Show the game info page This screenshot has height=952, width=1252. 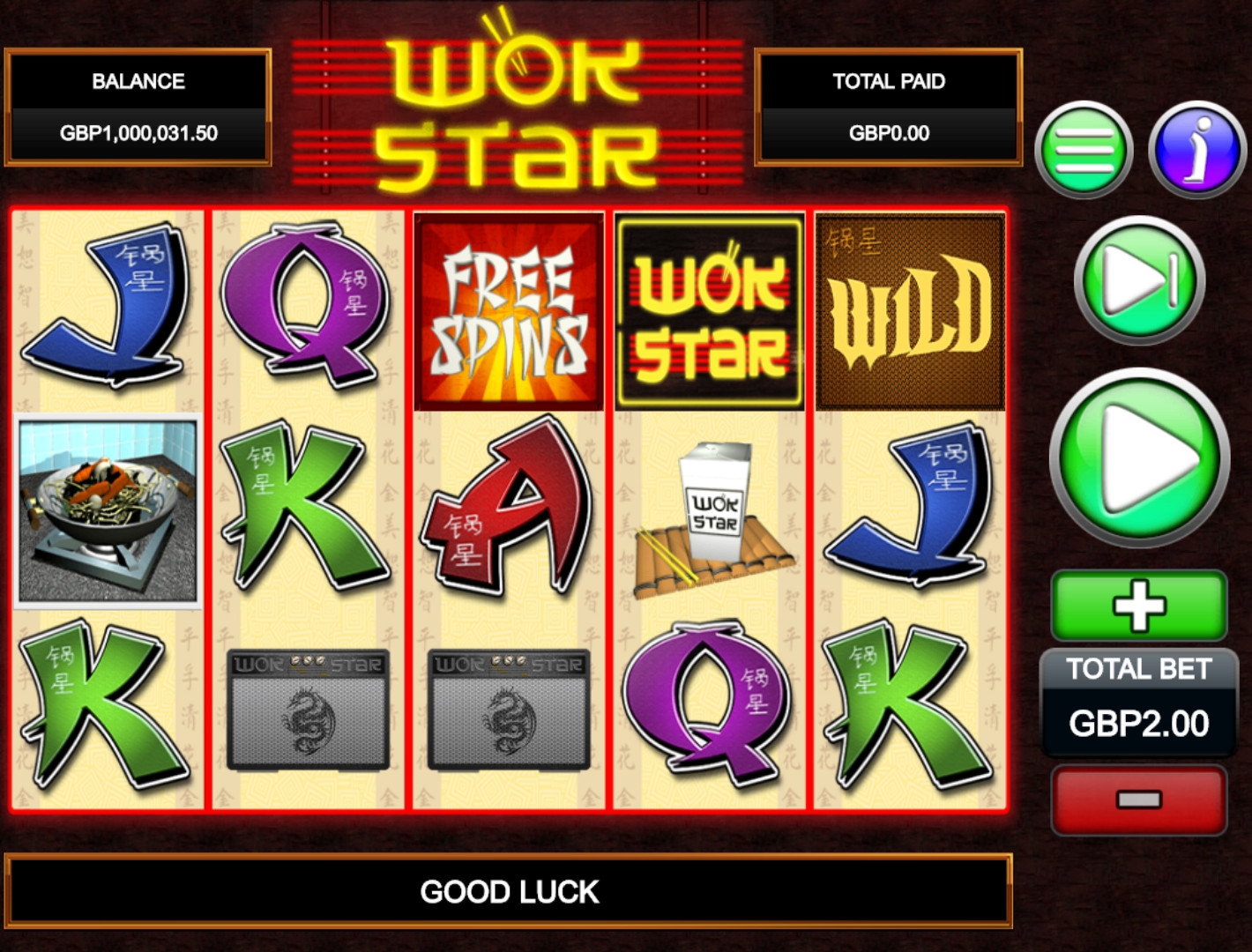(x=1196, y=150)
